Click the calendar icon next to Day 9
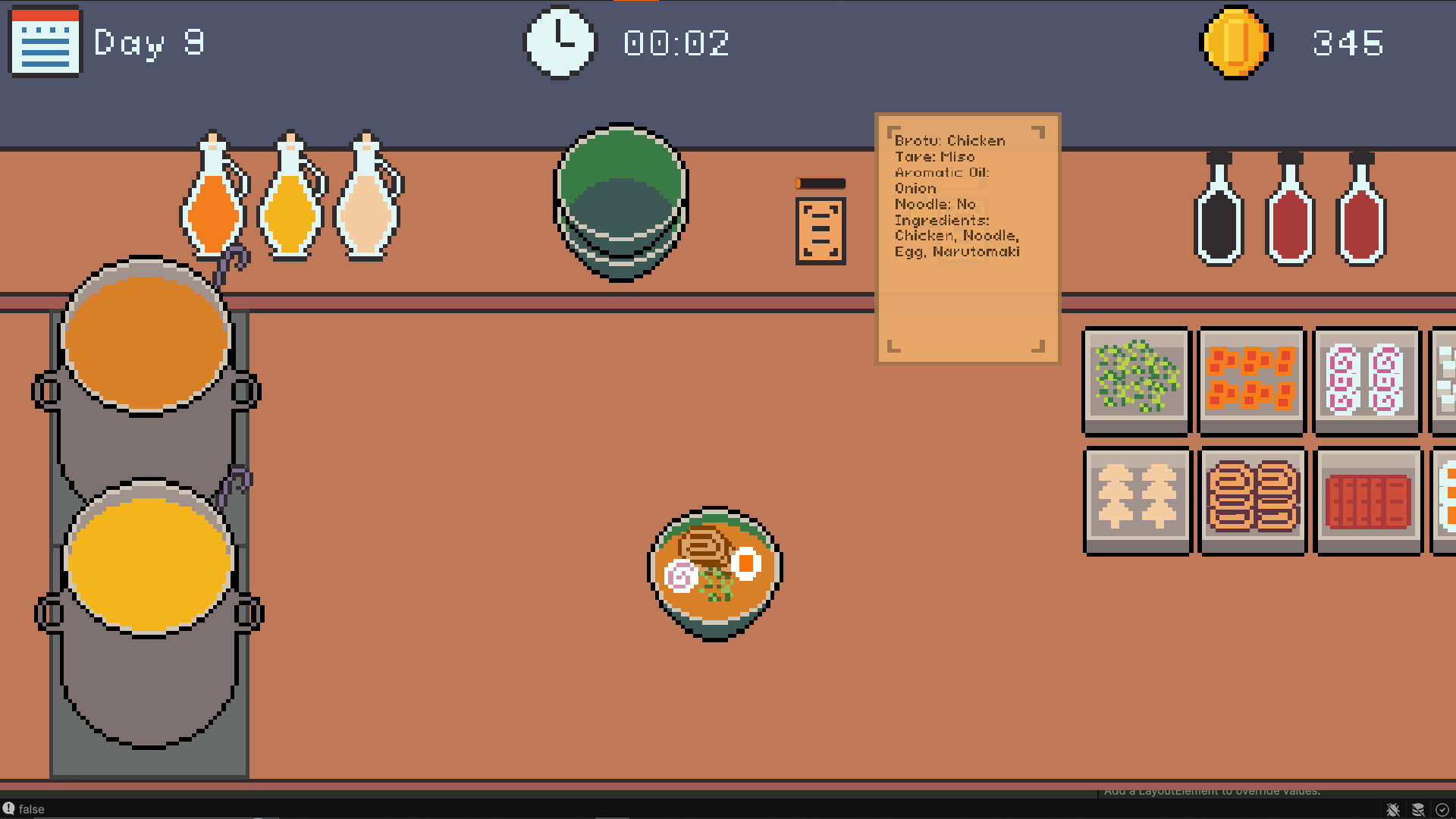 point(43,42)
